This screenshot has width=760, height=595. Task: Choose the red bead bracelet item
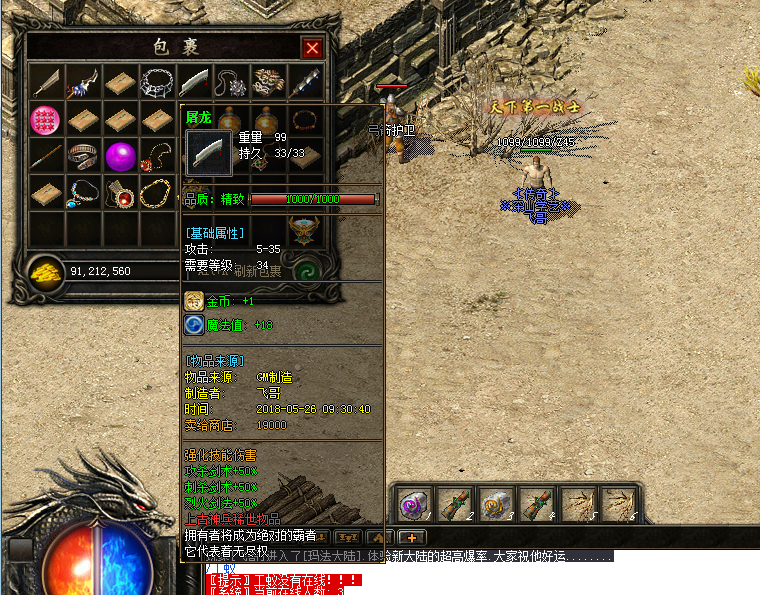pos(305,120)
